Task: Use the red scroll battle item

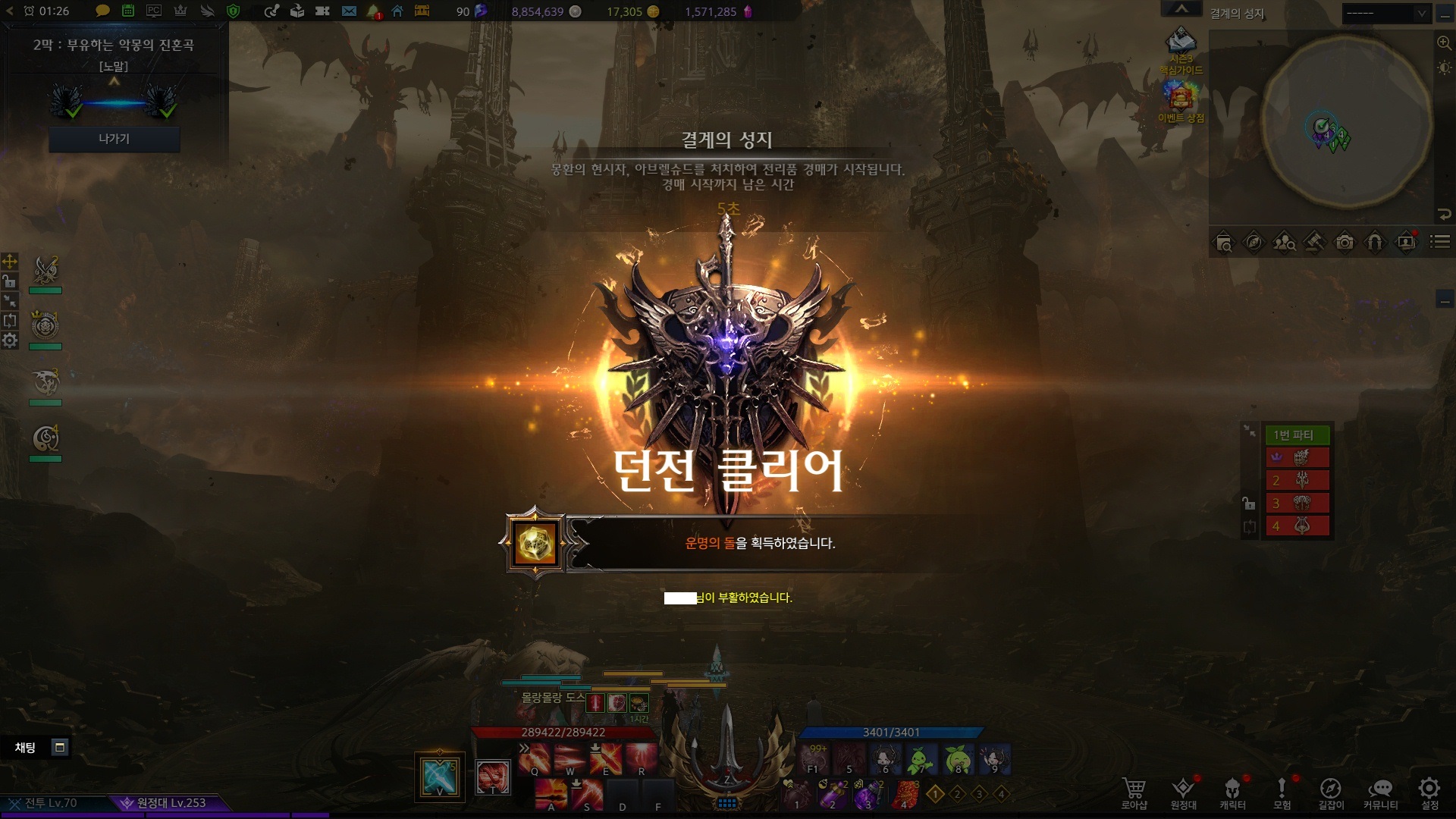Action: coord(905,794)
